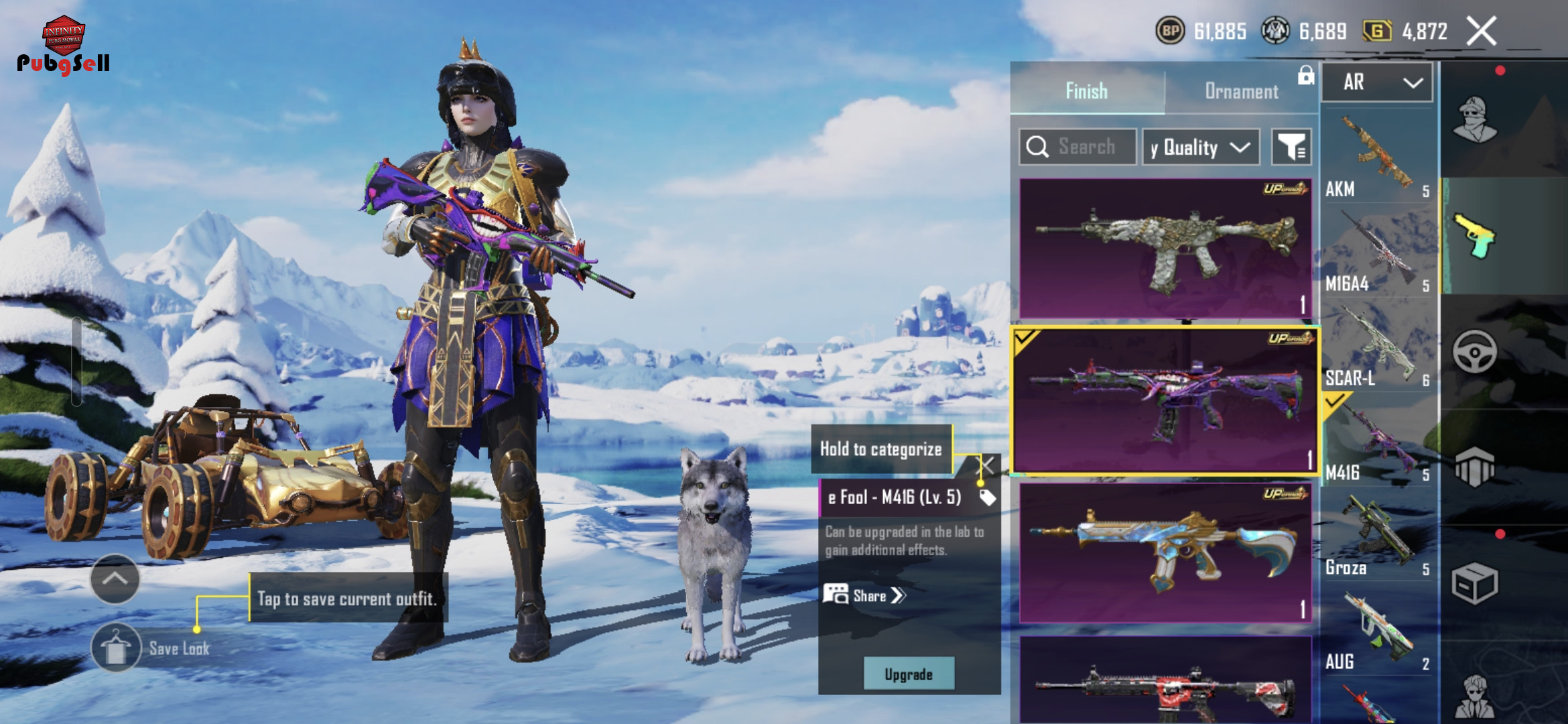Expand the round up-arrow button
Image resolution: width=1568 pixels, height=724 pixels.
[115, 579]
